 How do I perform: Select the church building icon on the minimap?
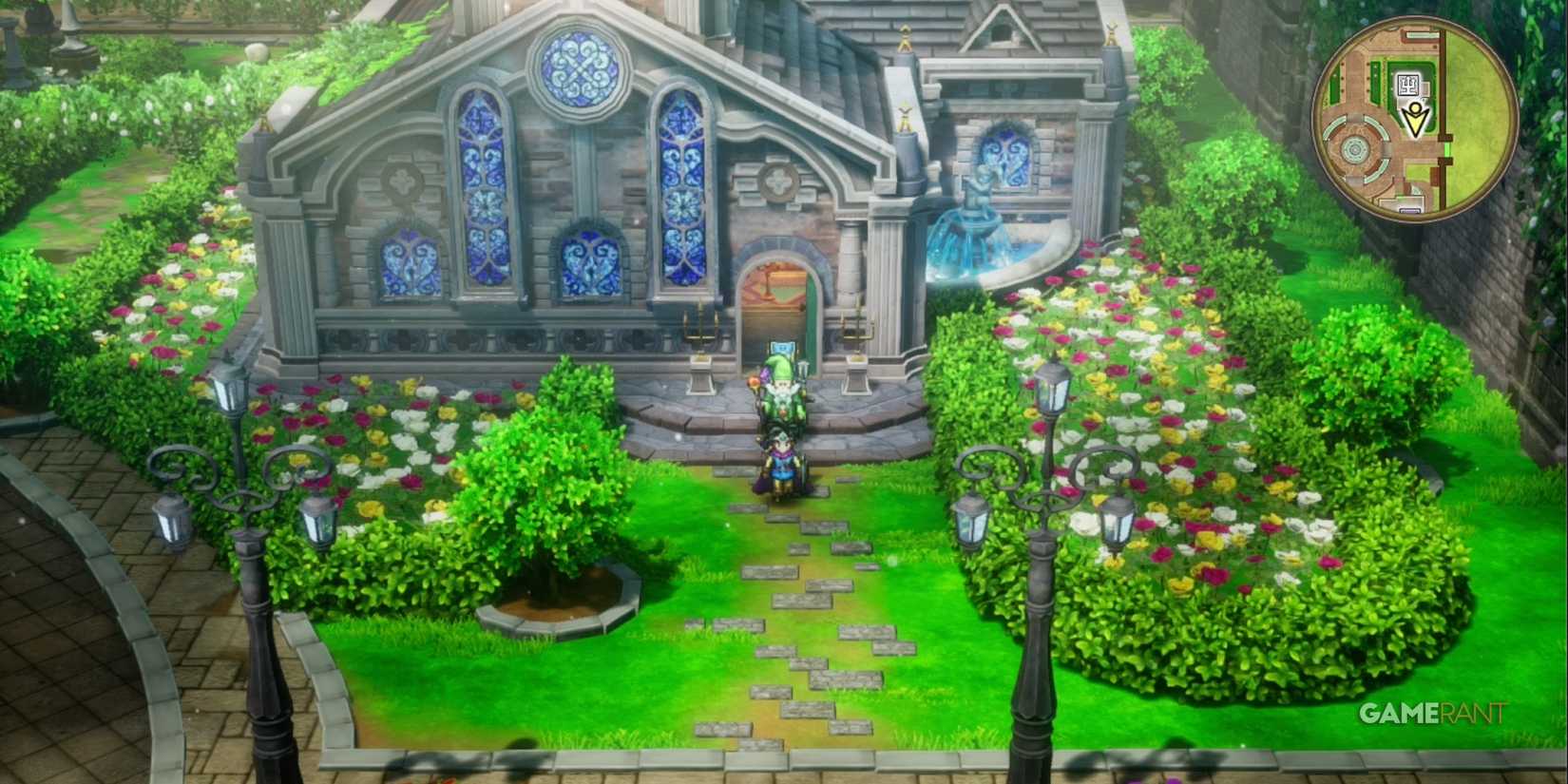1409,84
